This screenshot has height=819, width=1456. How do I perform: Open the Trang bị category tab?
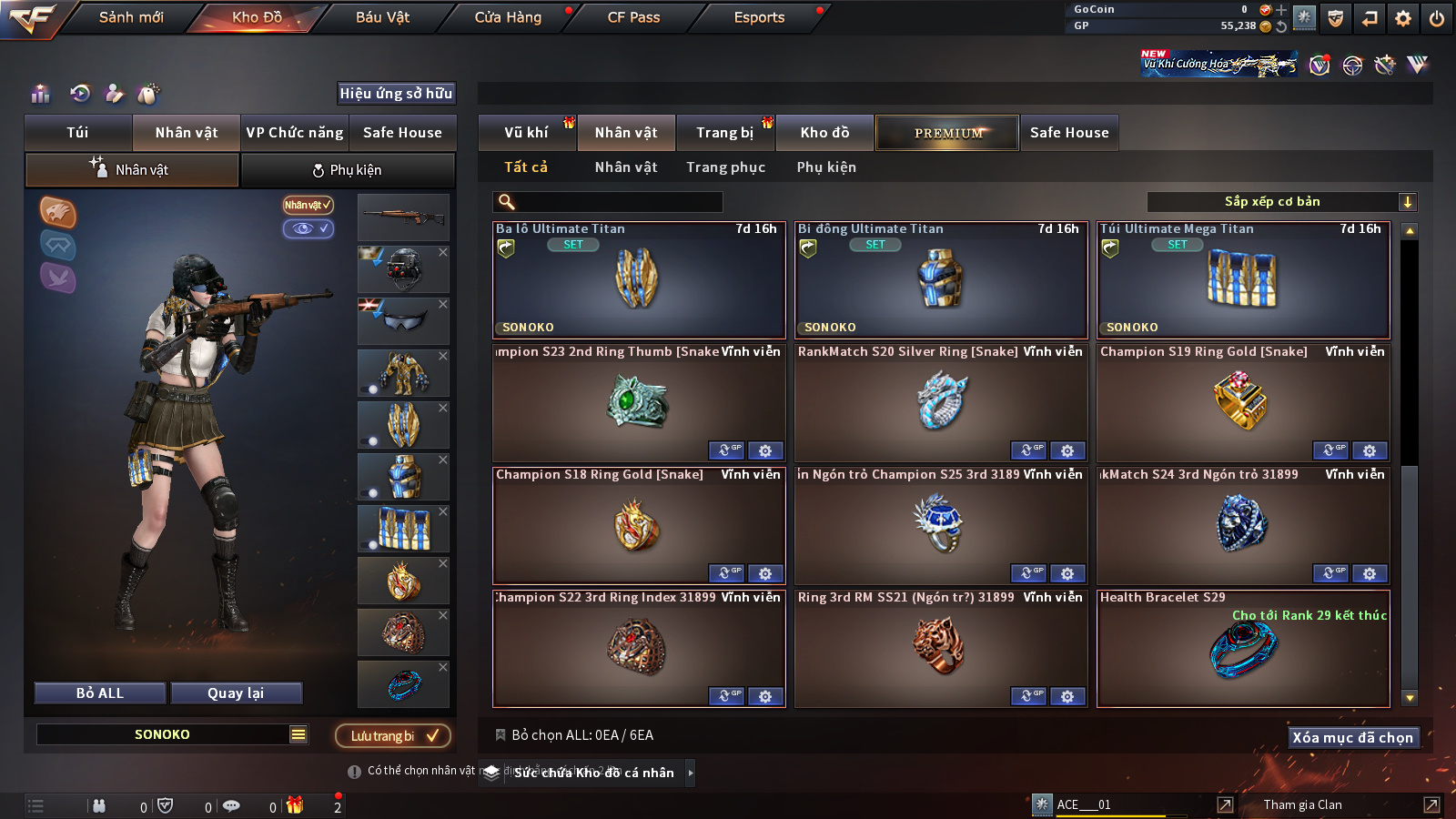[724, 133]
